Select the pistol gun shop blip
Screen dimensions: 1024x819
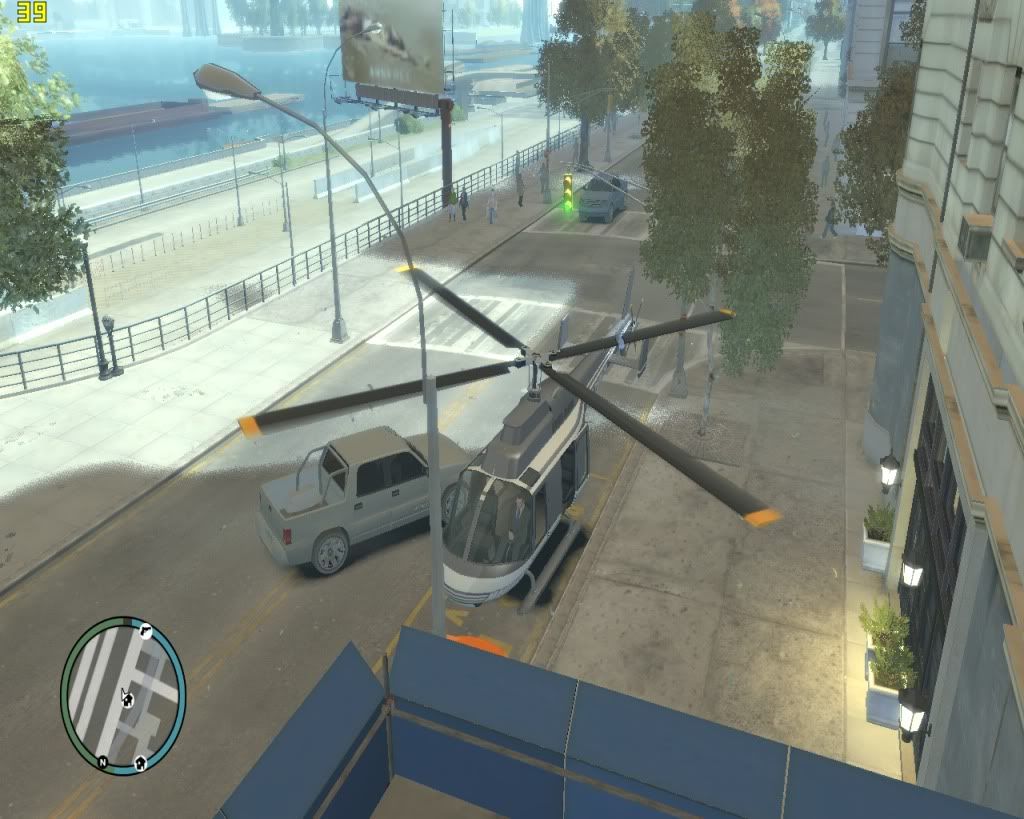click(145, 630)
